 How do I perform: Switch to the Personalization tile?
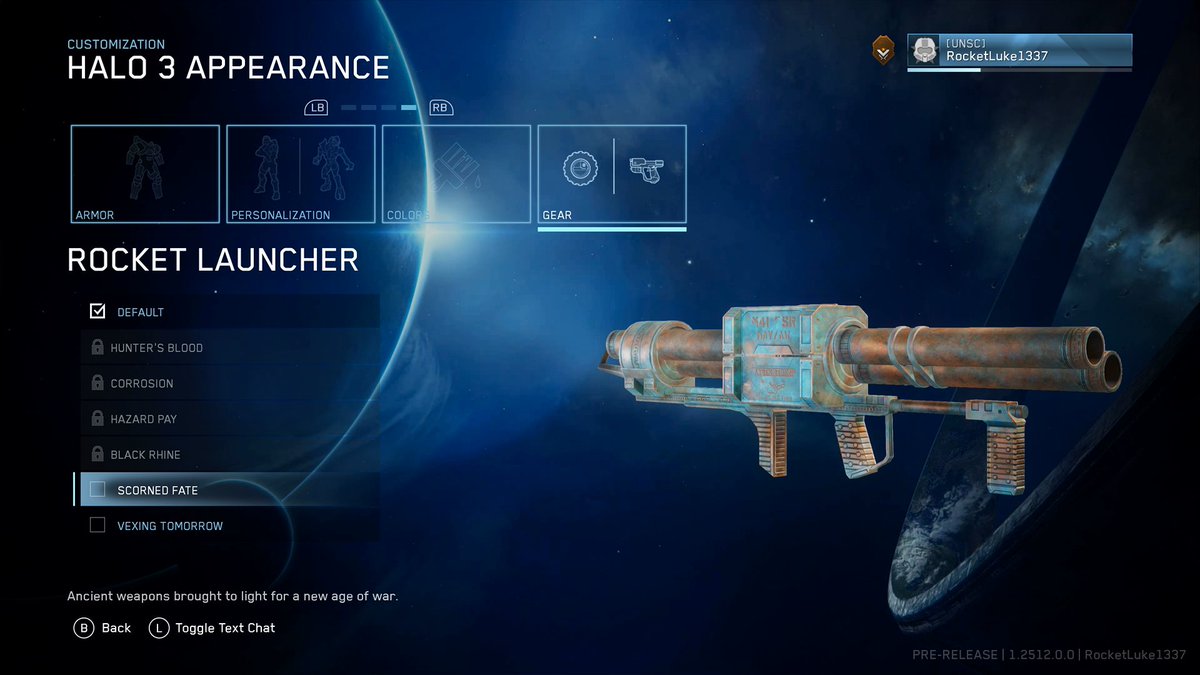(x=301, y=173)
